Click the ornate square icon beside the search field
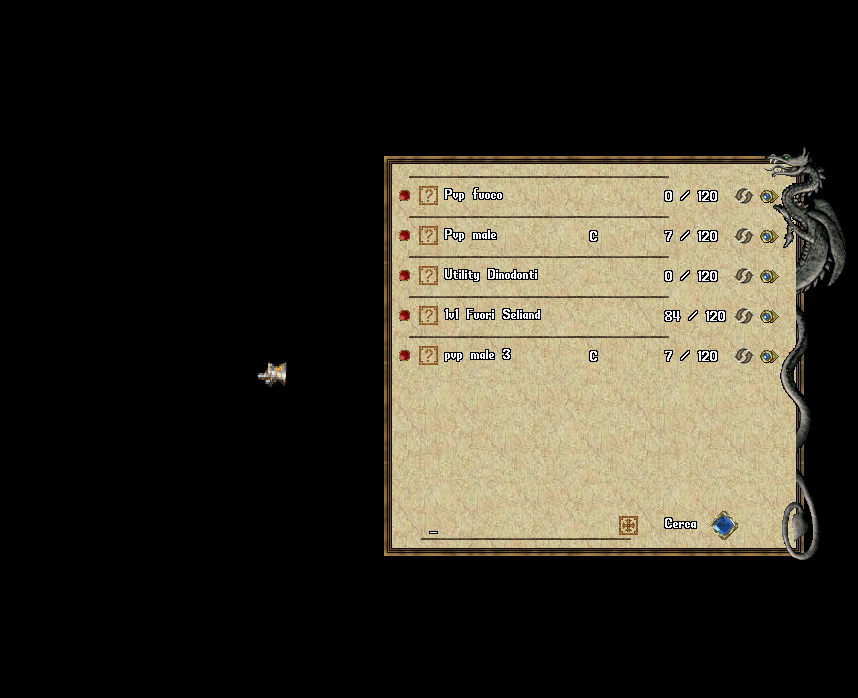The image size is (858, 698). coord(628,525)
